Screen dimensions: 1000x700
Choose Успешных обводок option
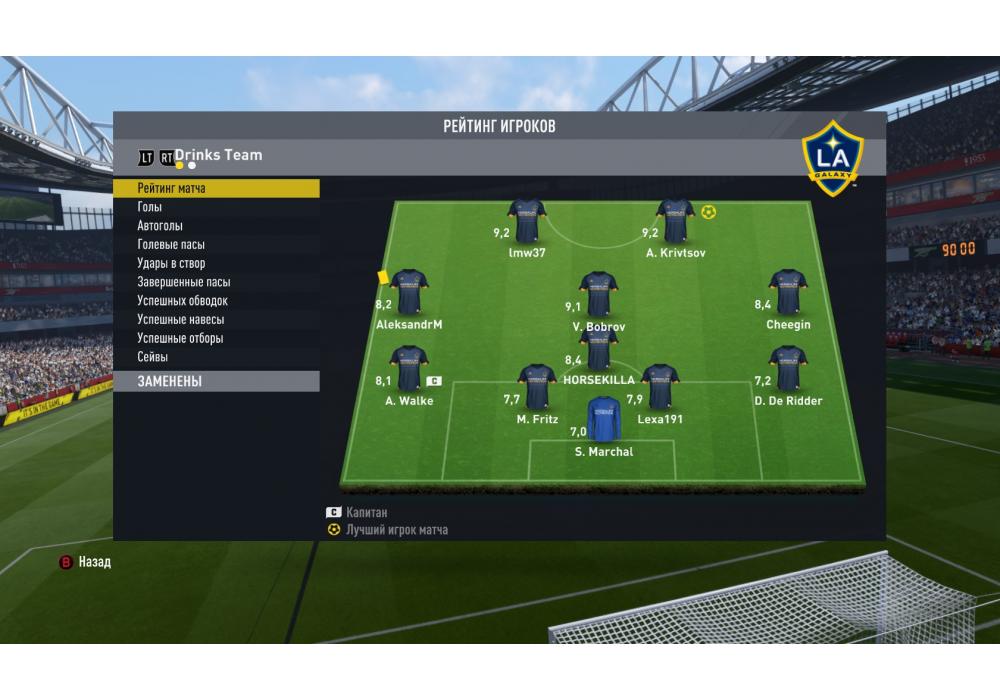(x=216, y=301)
